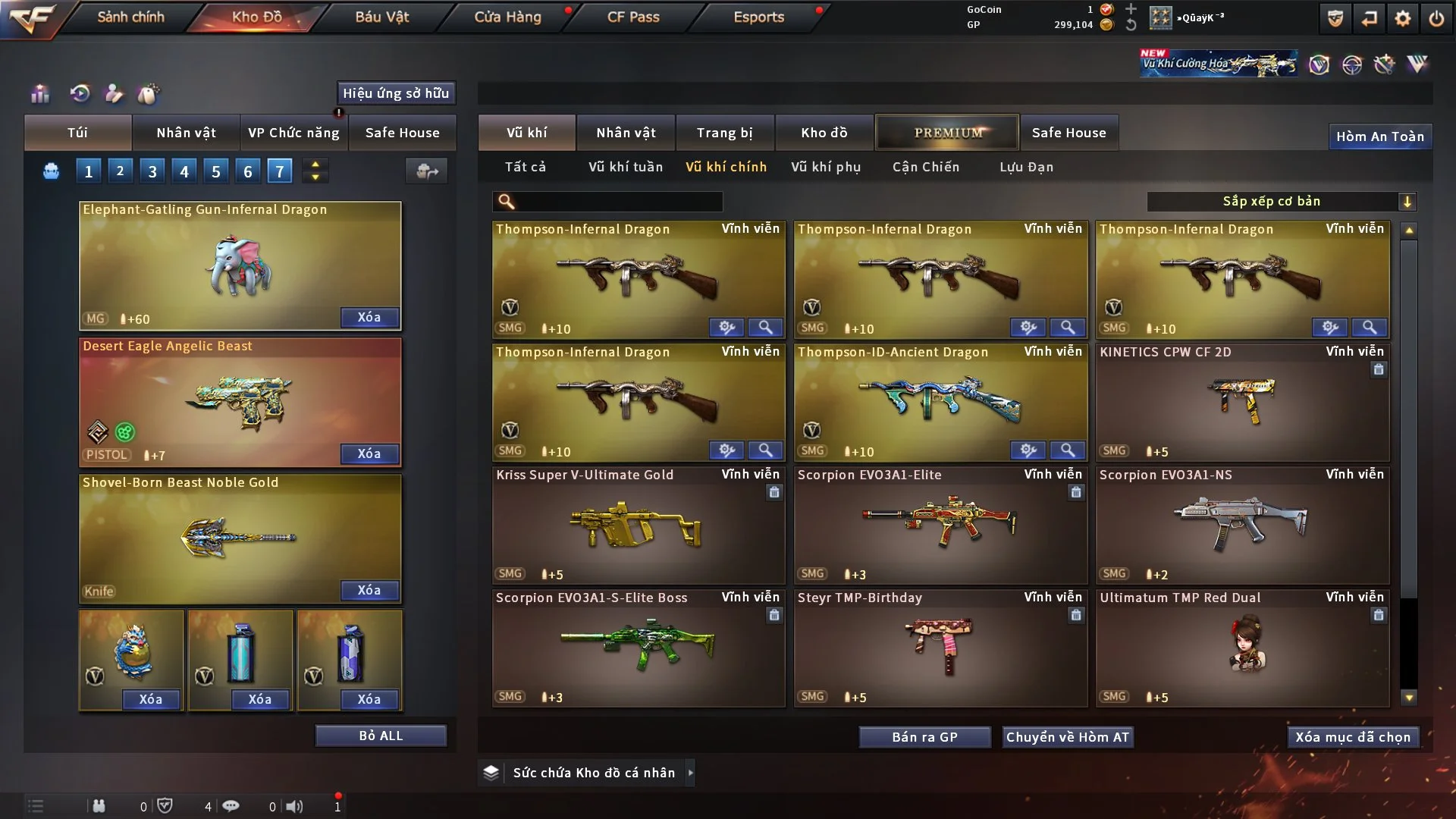The image size is (1456, 819).
Task: Show the Cận Chiến melee category
Action: 926,167
